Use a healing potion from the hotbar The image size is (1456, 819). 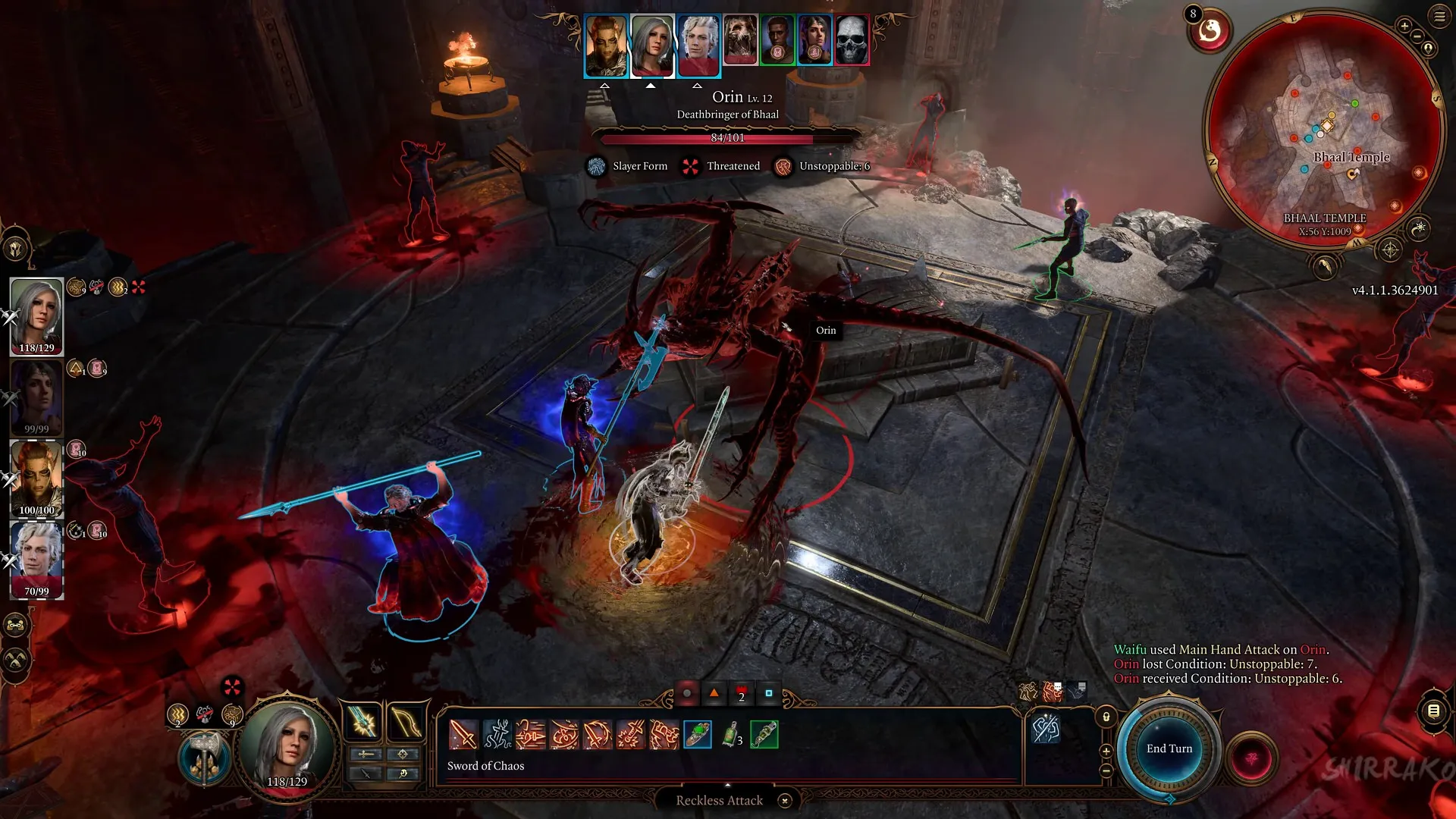tap(730, 734)
